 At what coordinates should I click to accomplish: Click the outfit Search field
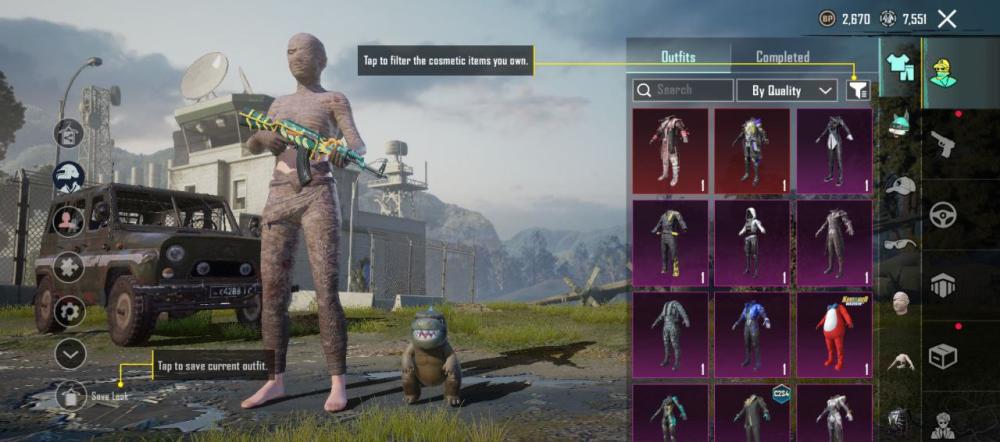(x=683, y=90)
